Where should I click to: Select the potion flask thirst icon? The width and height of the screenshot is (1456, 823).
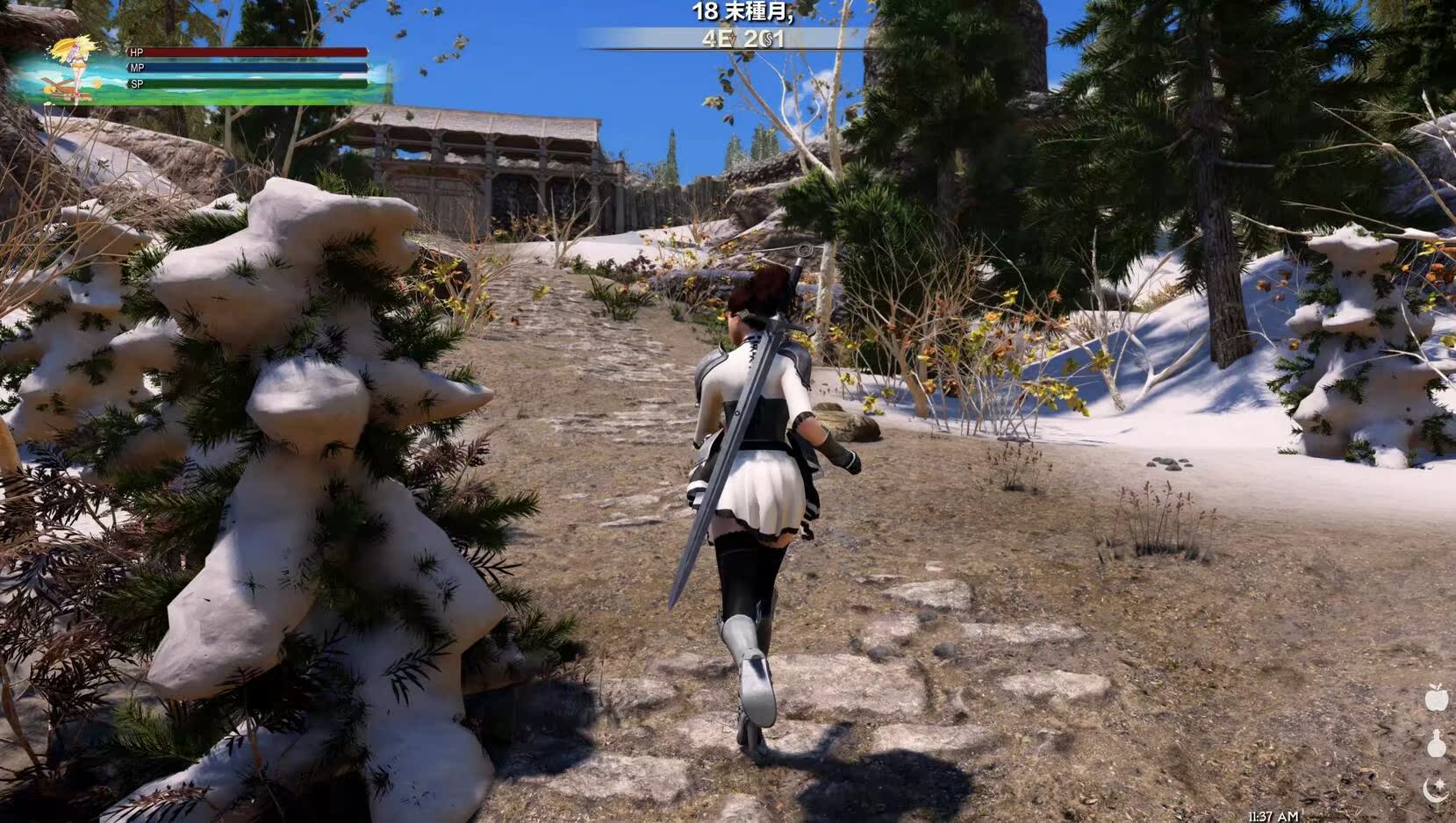point(1436,744)
